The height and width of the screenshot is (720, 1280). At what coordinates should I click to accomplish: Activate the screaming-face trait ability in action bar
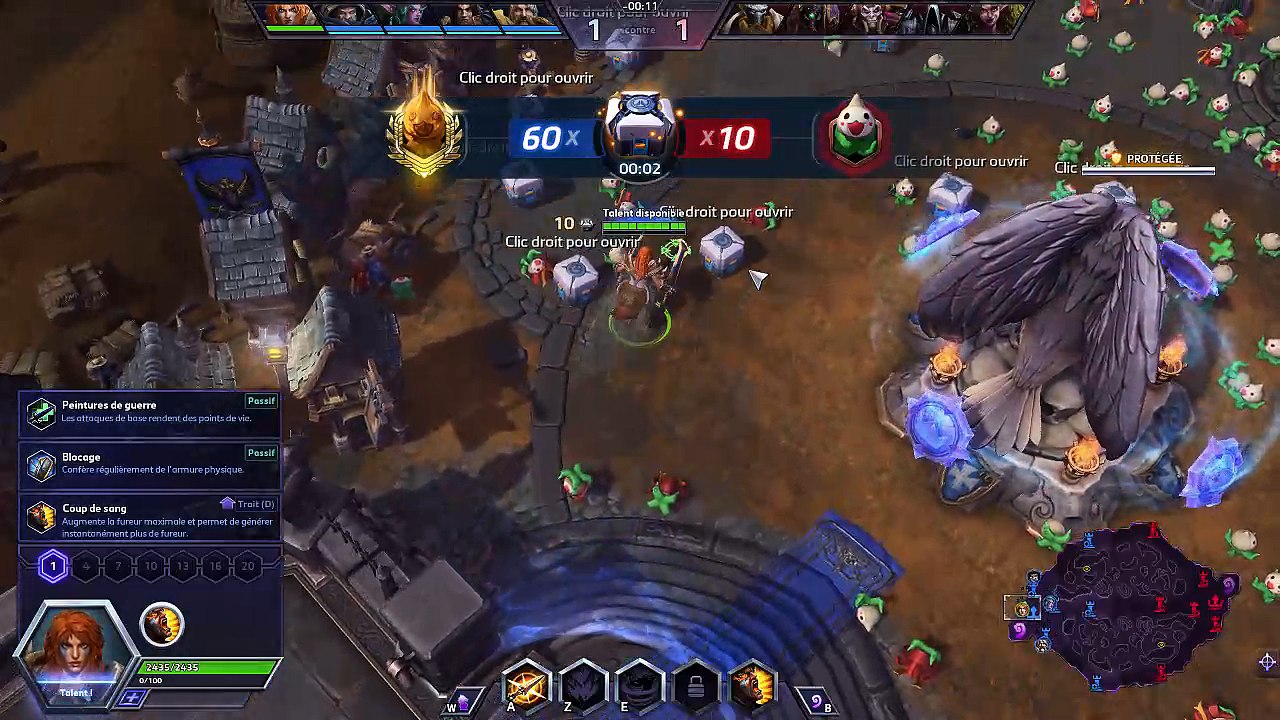(752, 685)
